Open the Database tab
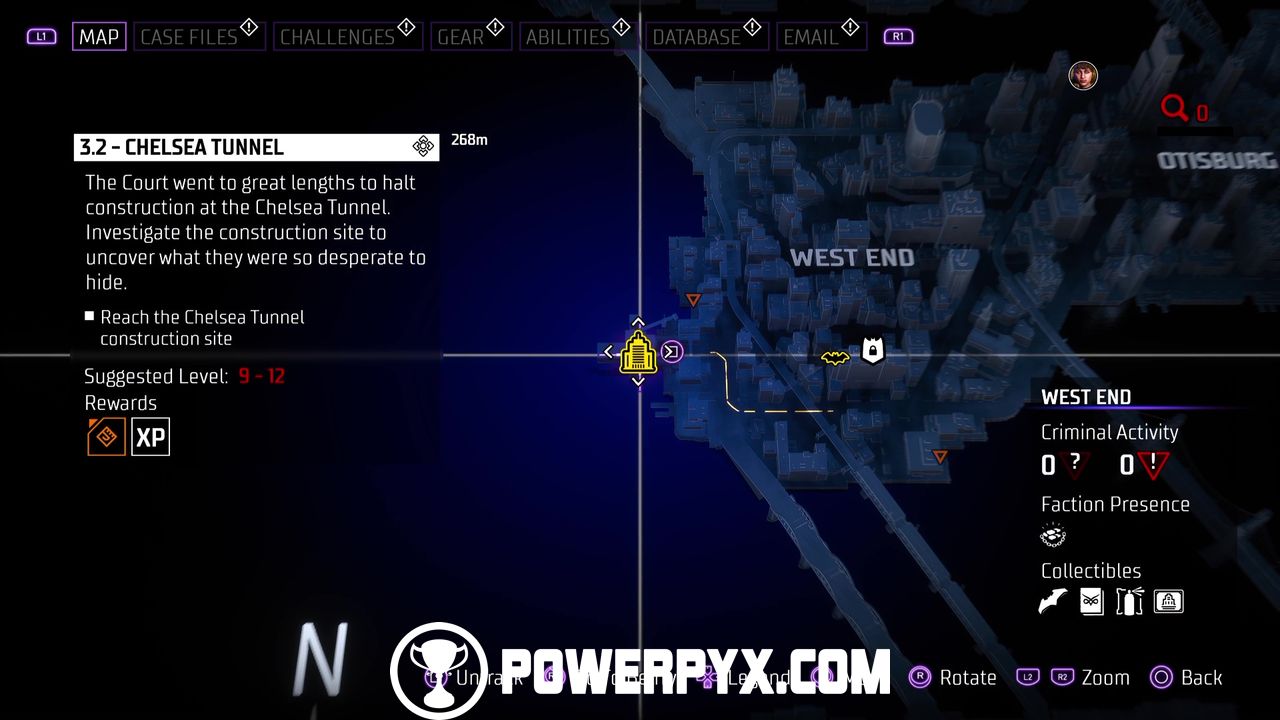This screenshot has width=1280, height=720. click(696, 37)
